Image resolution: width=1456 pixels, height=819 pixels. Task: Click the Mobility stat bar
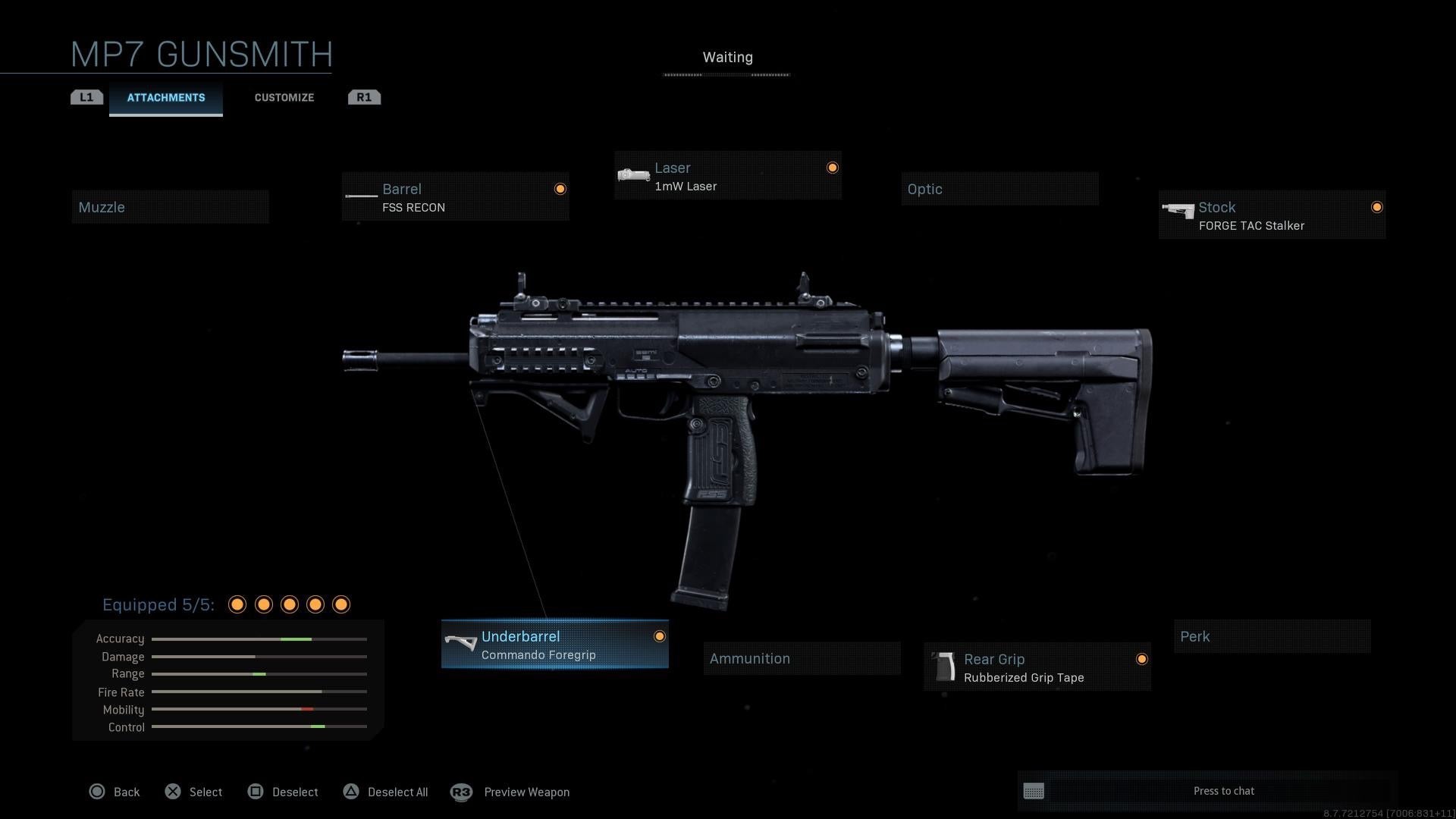tap(259, 709)
